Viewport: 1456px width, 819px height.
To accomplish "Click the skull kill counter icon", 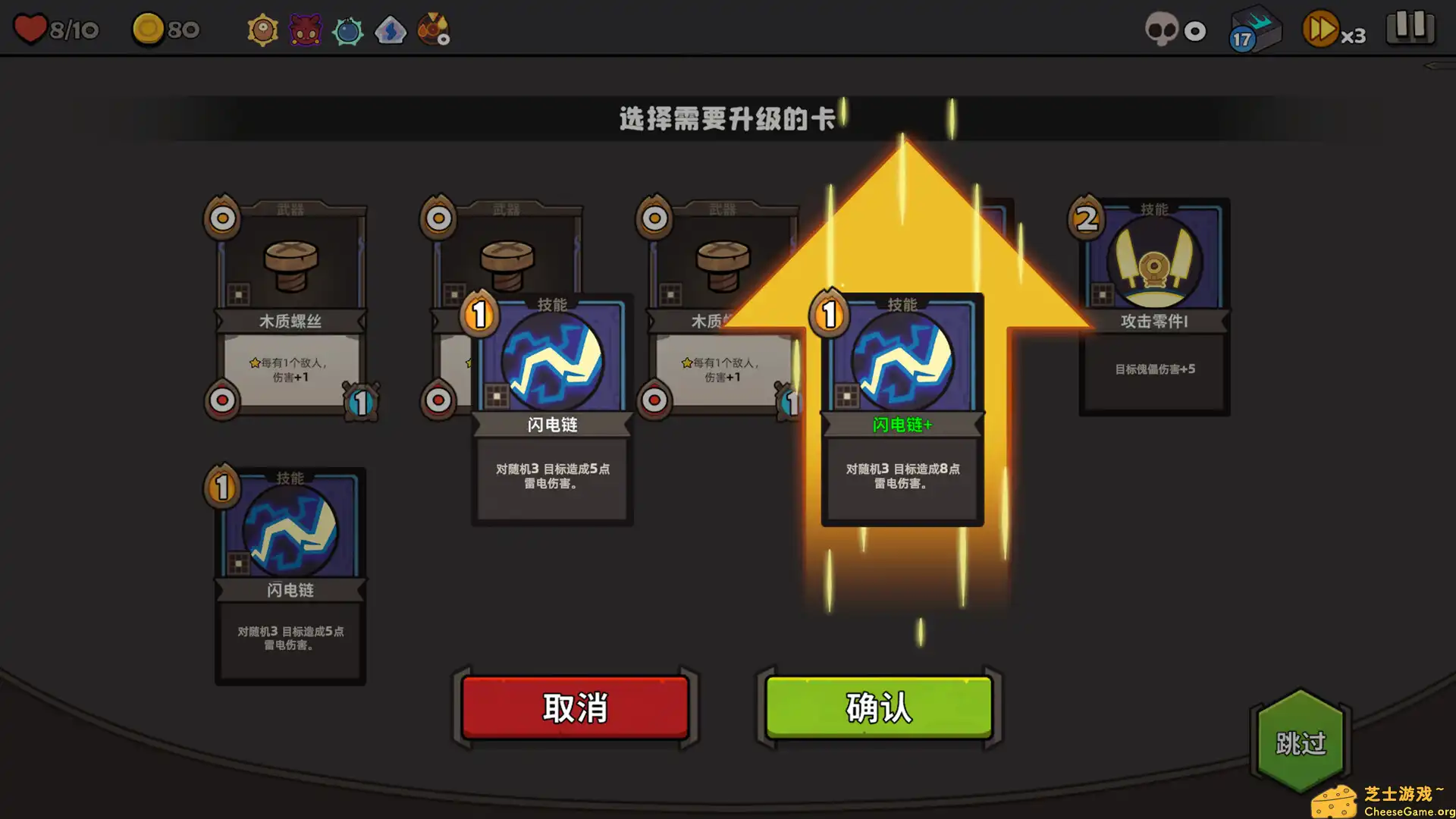I will click(x=1163, y=30).
